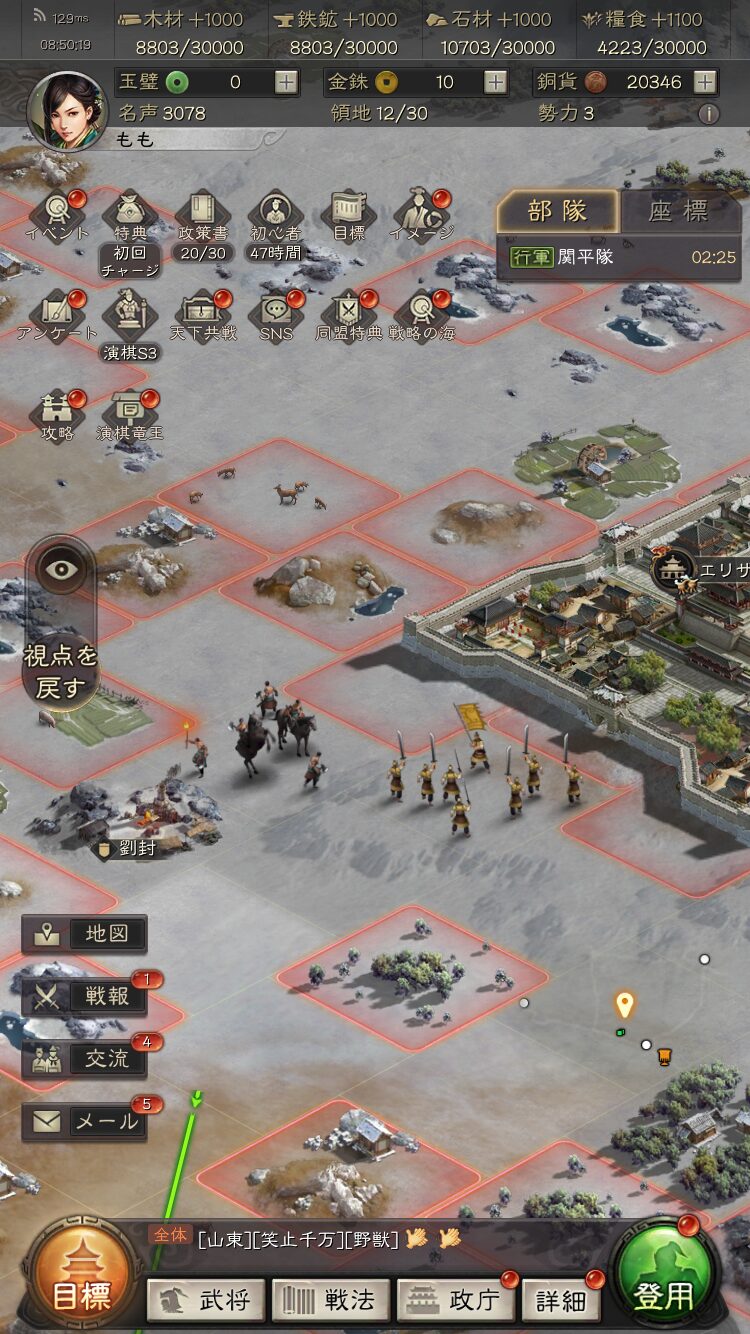
Task: Open the 目標 main objective button
Action: click(80, 1283)
